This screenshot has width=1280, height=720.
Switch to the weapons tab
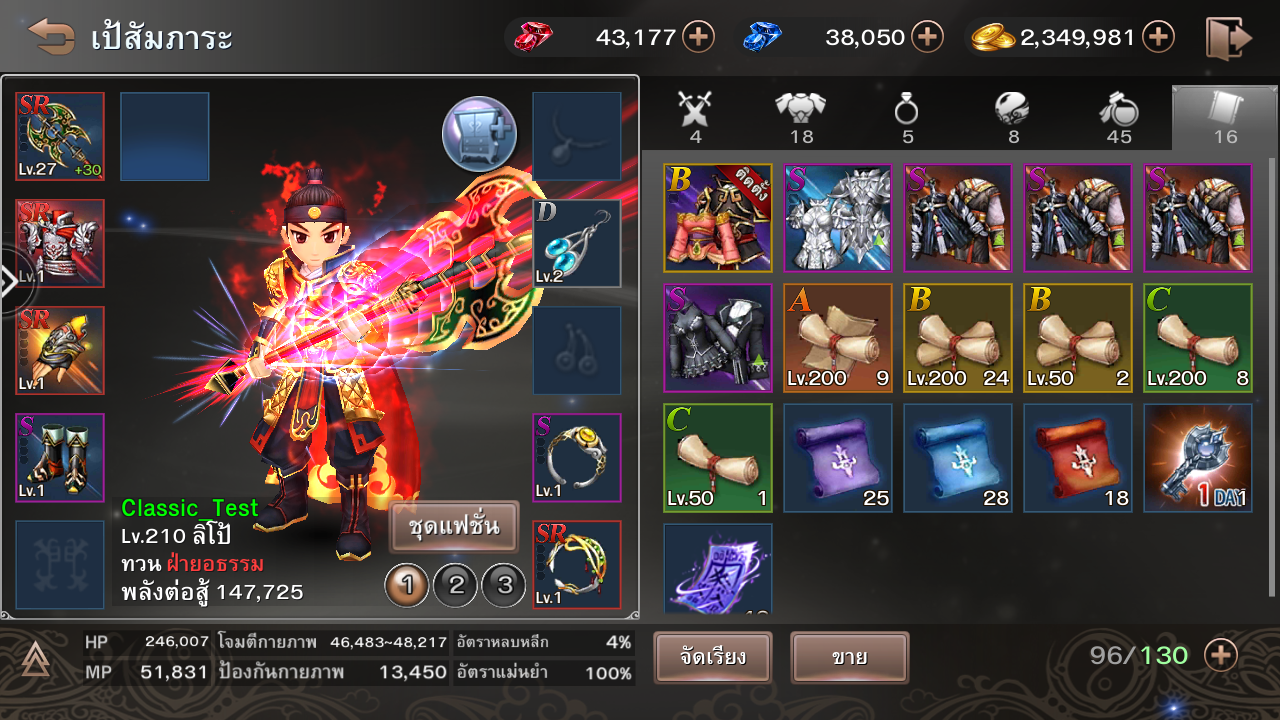pyautogui.click(x=696, y=116)
